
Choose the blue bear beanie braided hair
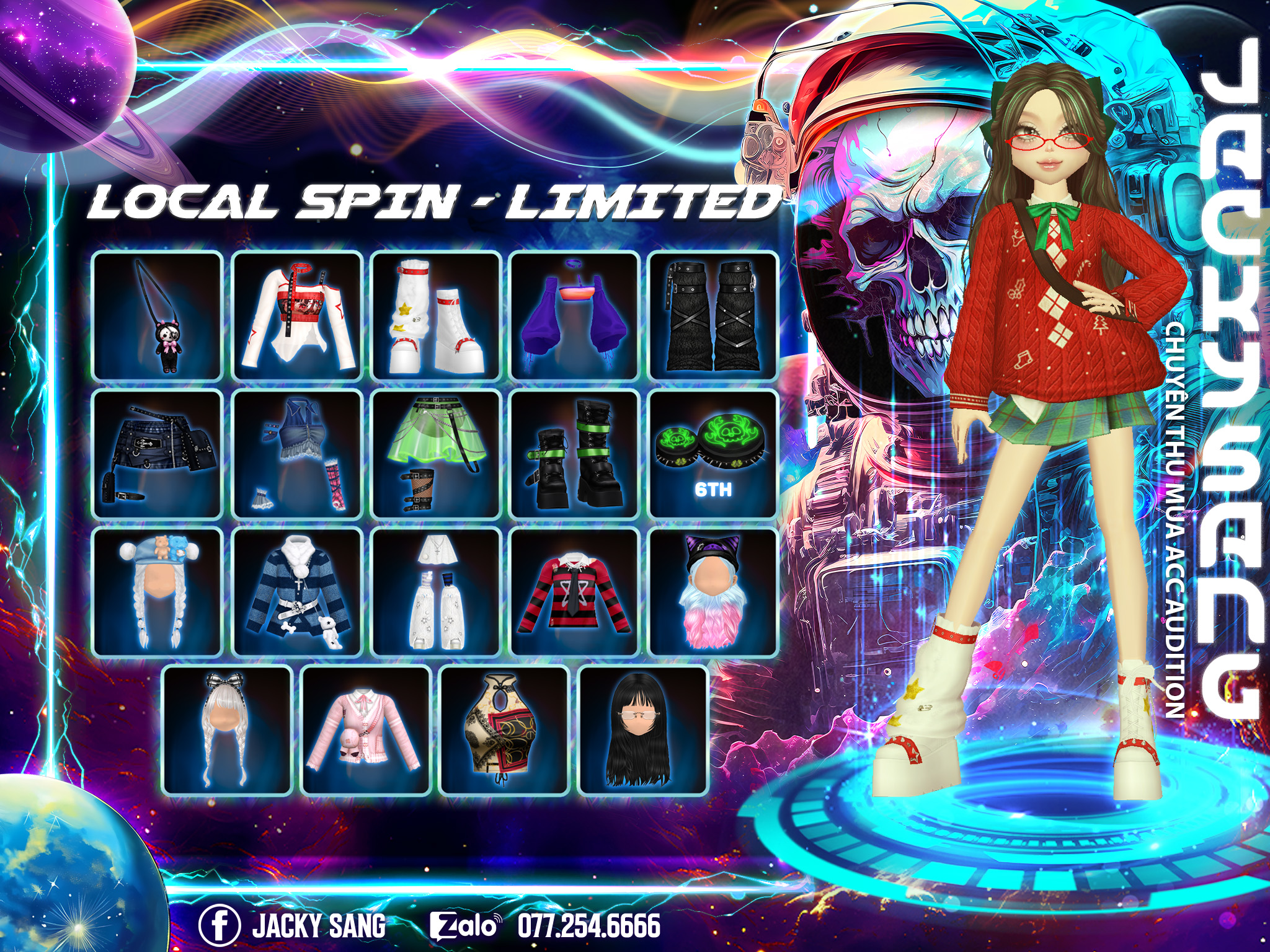(158, 592)
